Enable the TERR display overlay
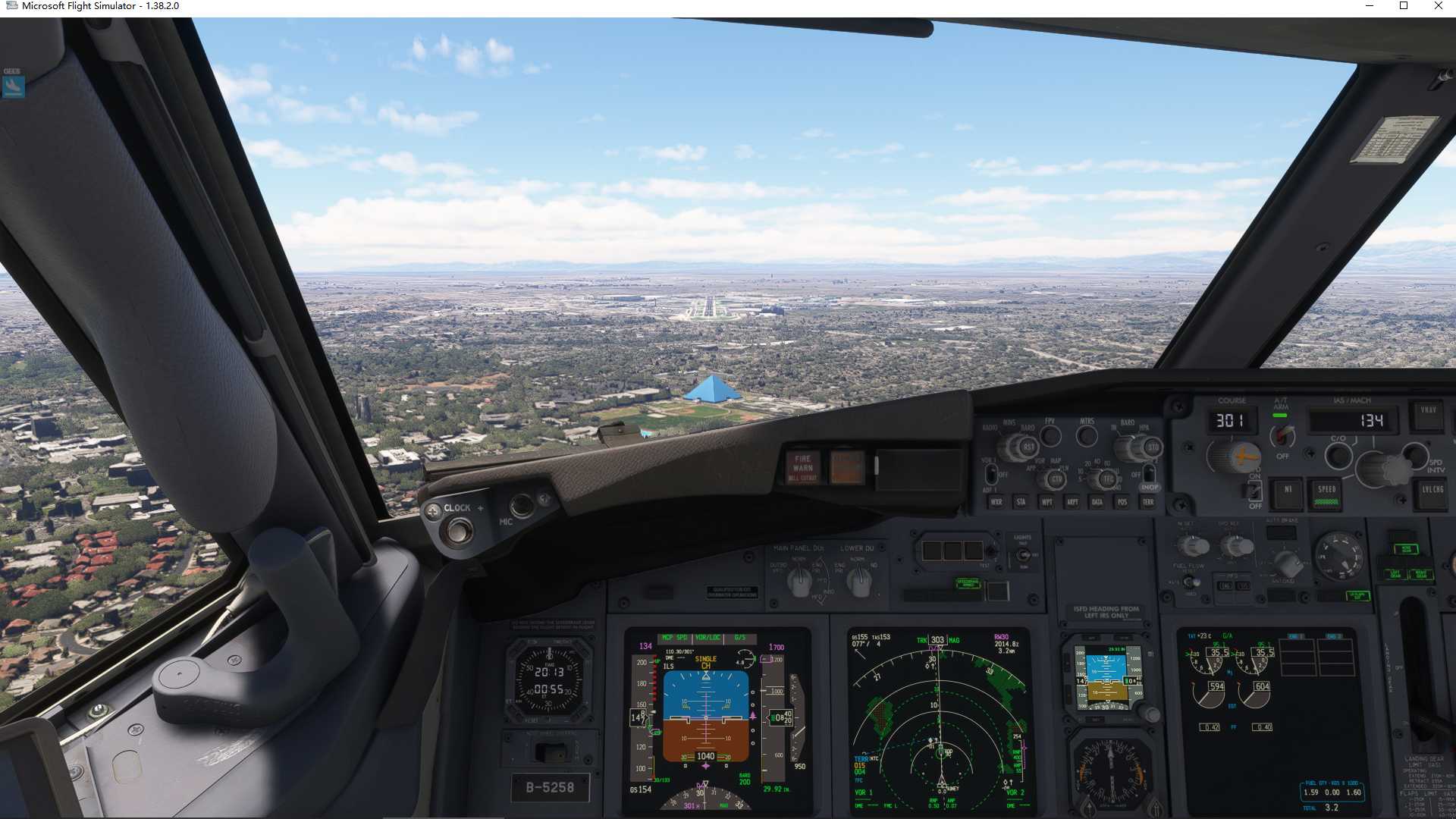 point(1148,503)
